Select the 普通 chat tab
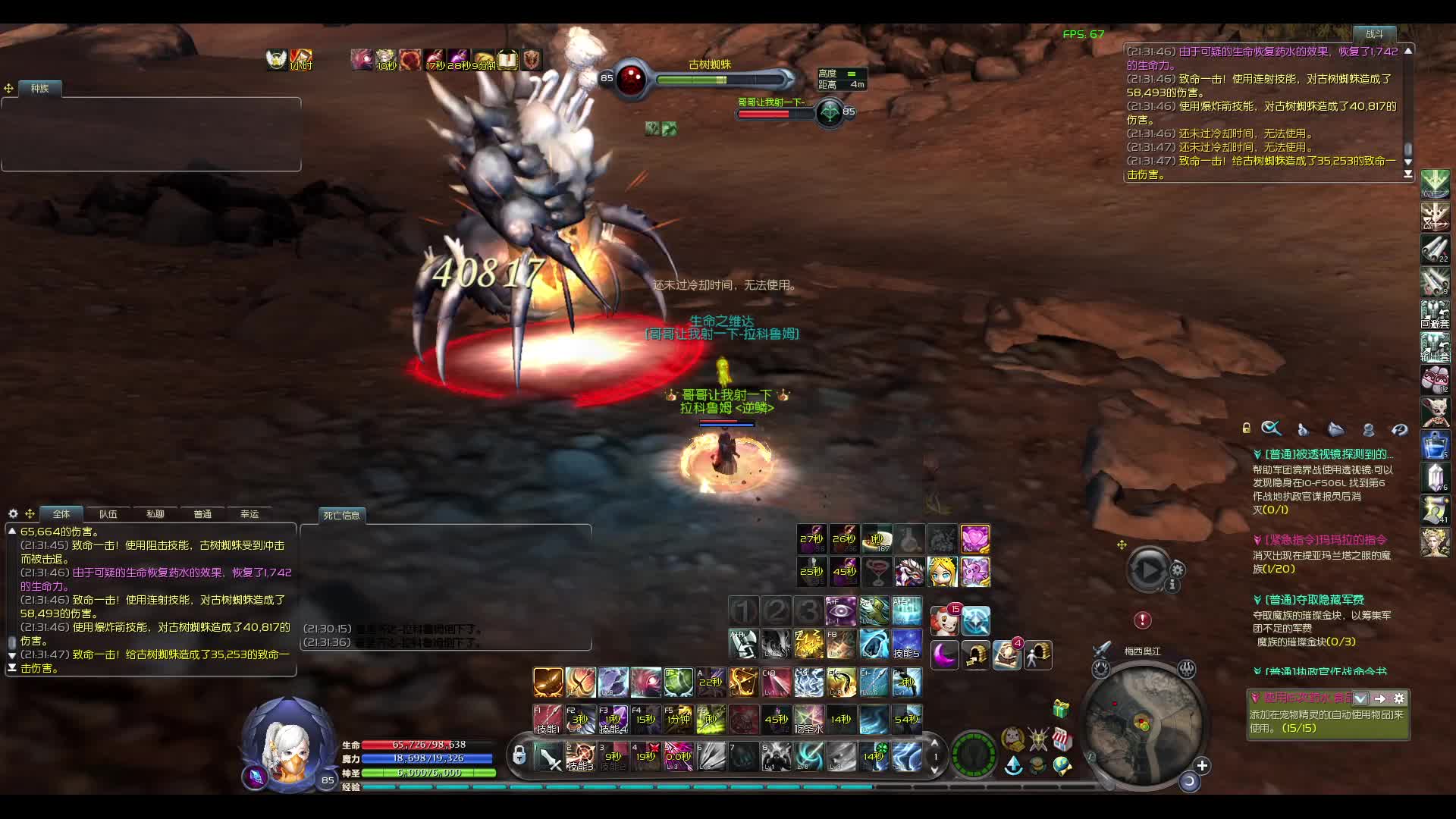This screenshot has height=819, width=1456. click(202, 514)
